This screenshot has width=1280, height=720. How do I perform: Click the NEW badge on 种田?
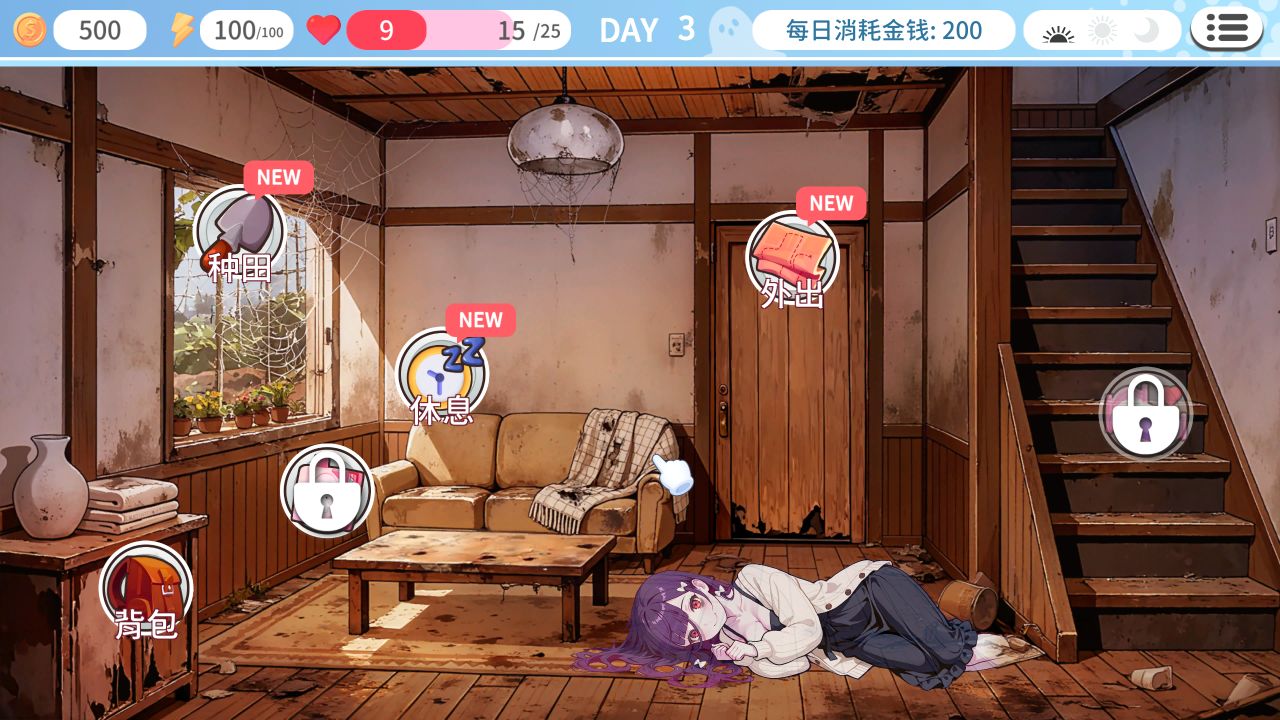pyautogui.click(x=278, y=177)
